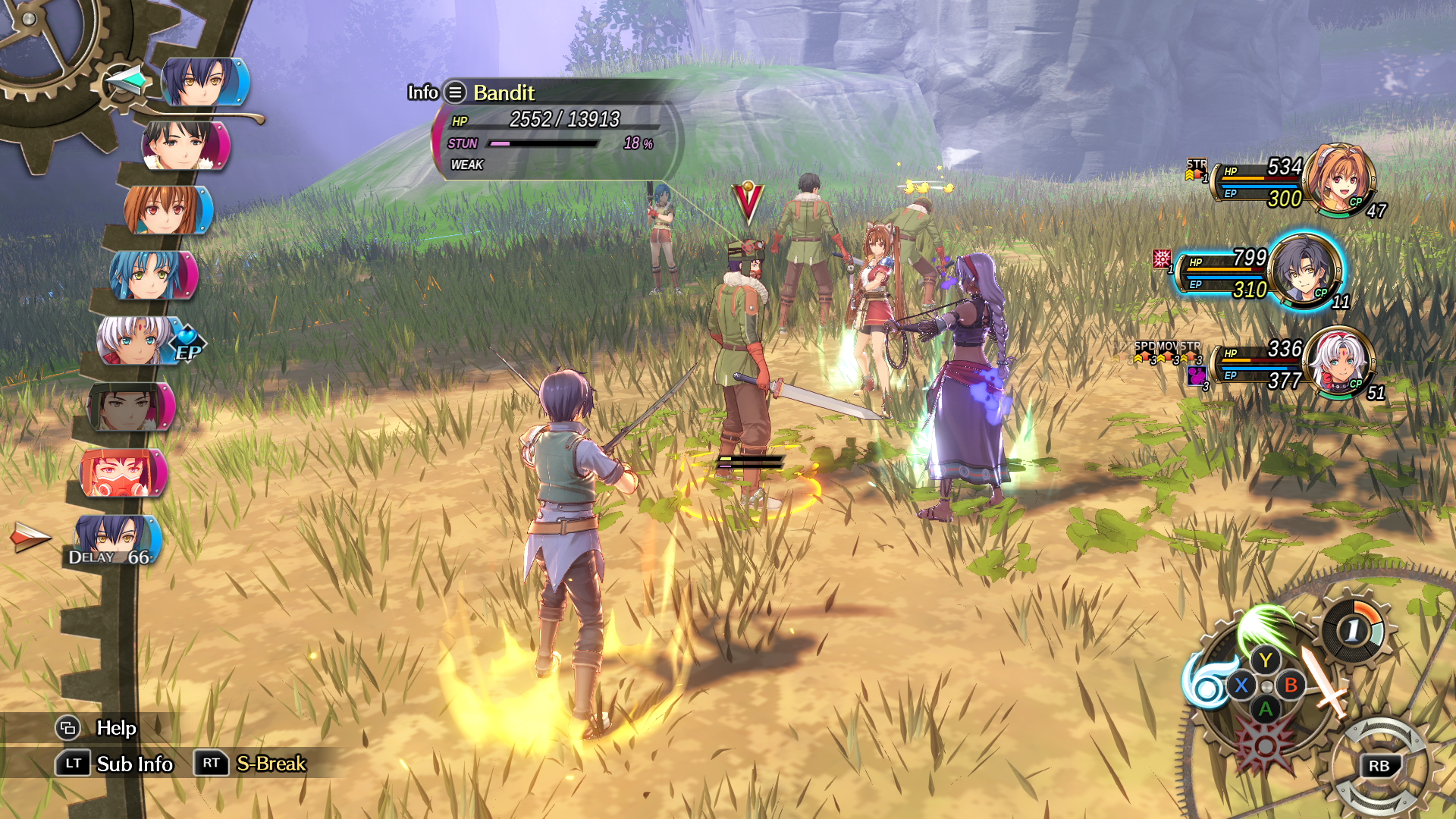
Task: Click the circular arrows swap icon
Action: (x=1379, y=764)
